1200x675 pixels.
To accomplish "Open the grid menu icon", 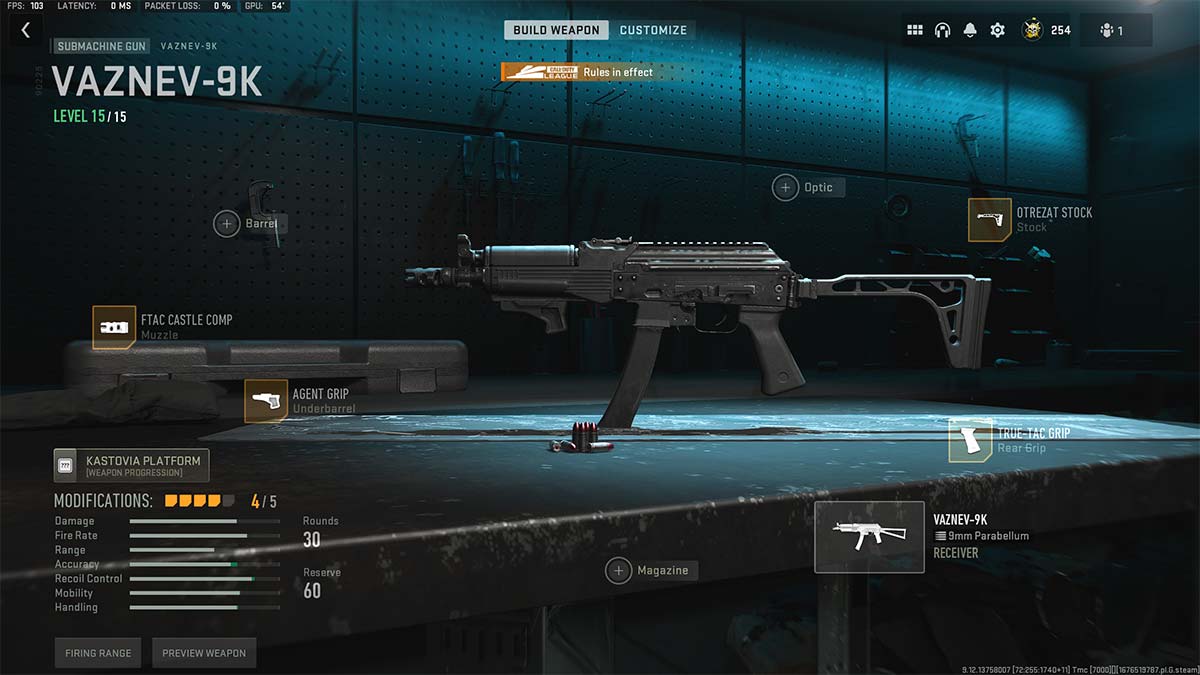I will 914,30.
